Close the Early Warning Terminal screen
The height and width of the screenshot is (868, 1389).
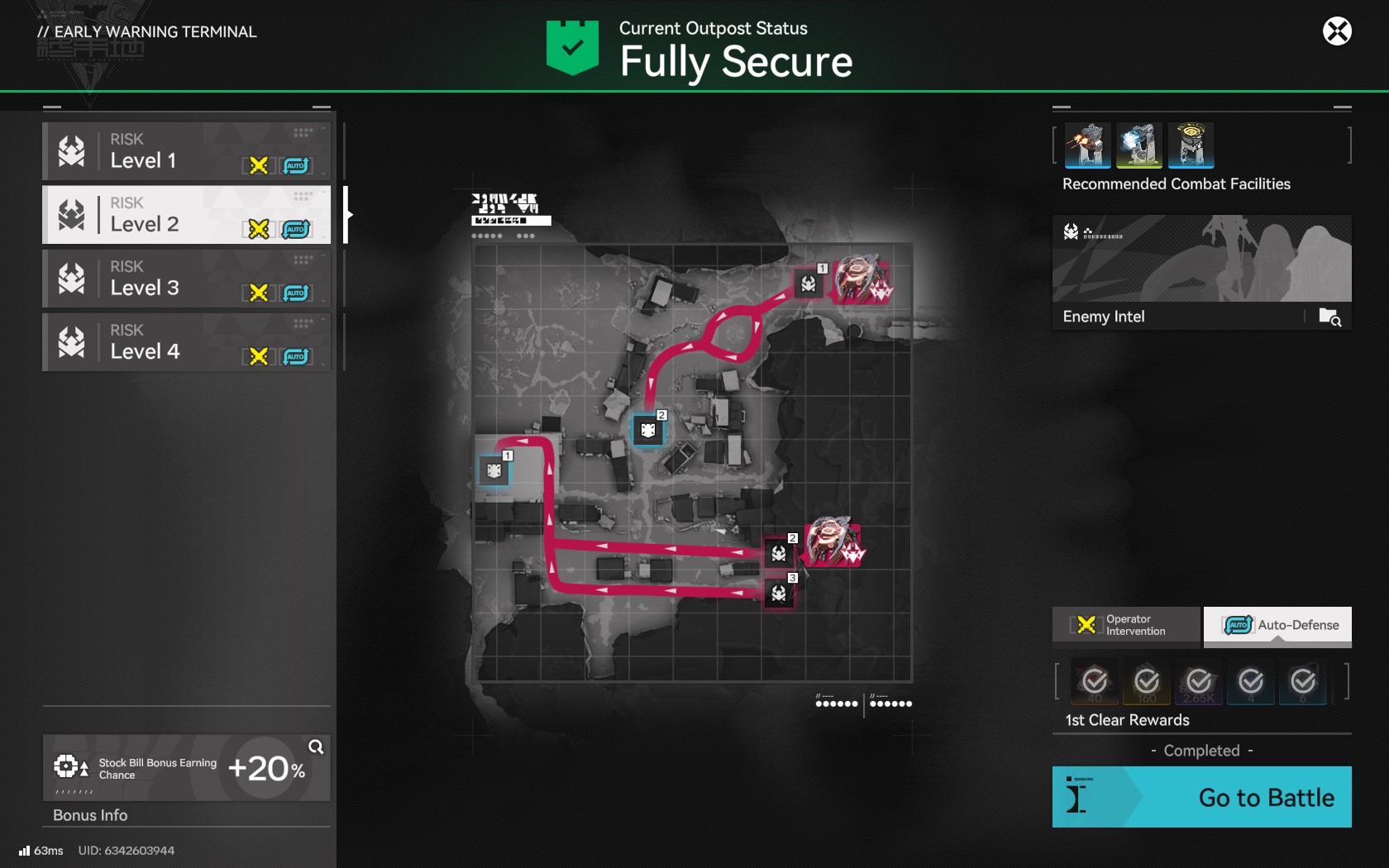[1337, 31]
